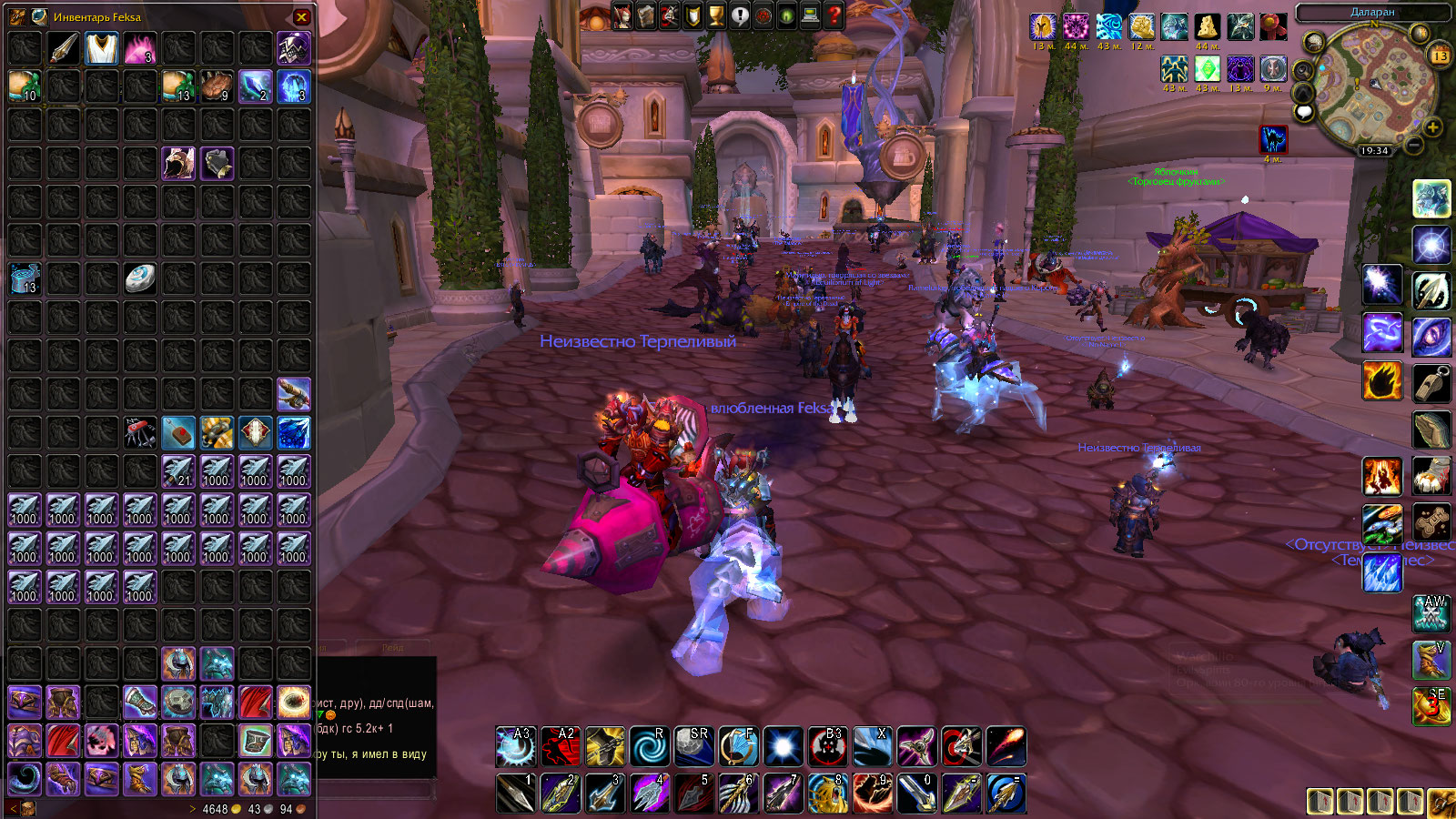Click the black cat debuff icon
1456x819 pixels.
coord(1273,139)
